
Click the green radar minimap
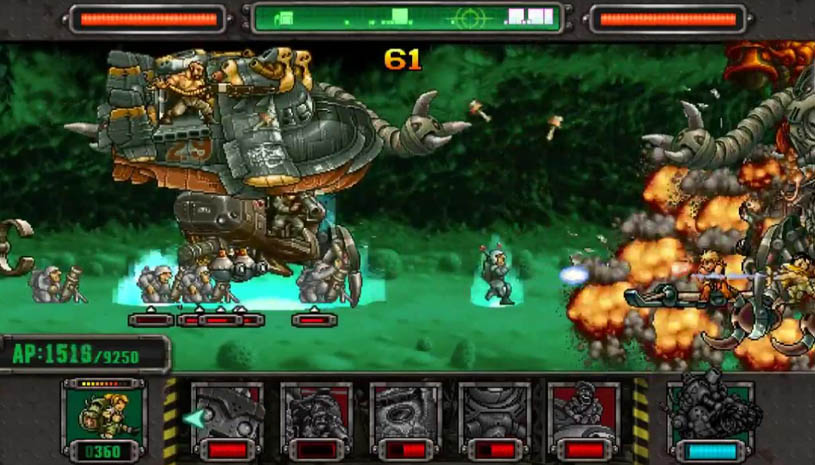click(x=406, y=18)
